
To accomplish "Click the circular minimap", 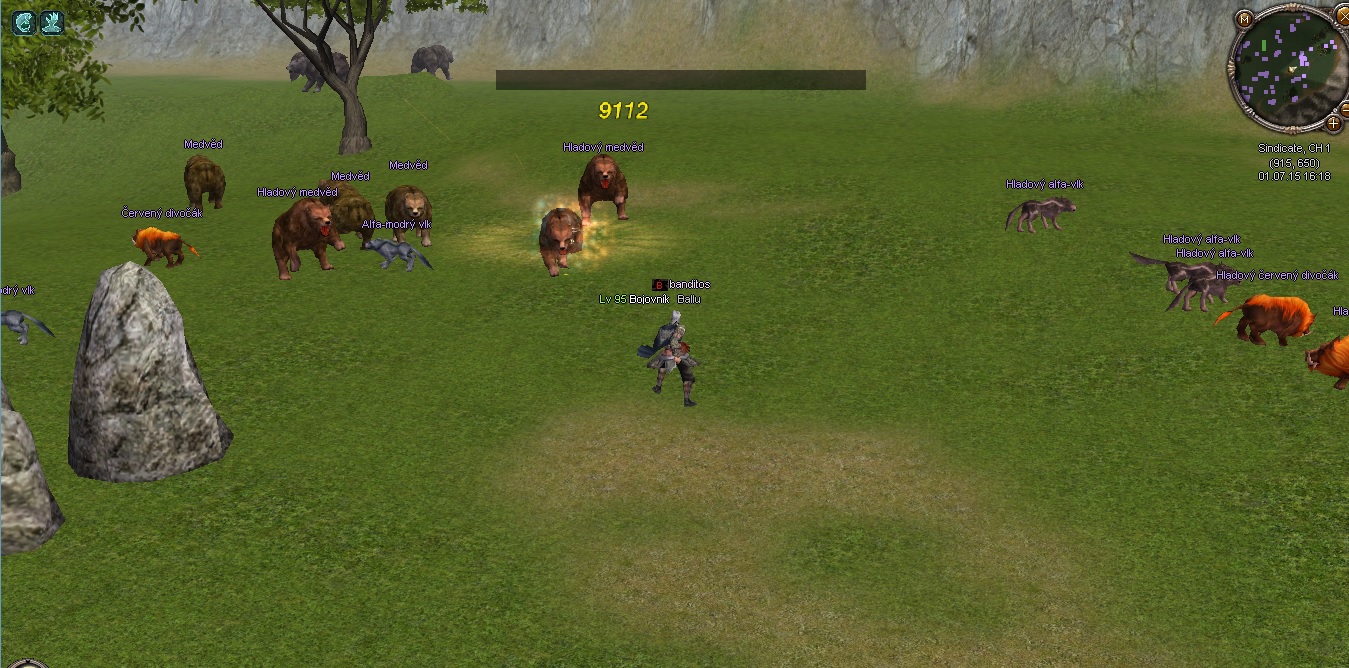I will (x=1289, y=68).
